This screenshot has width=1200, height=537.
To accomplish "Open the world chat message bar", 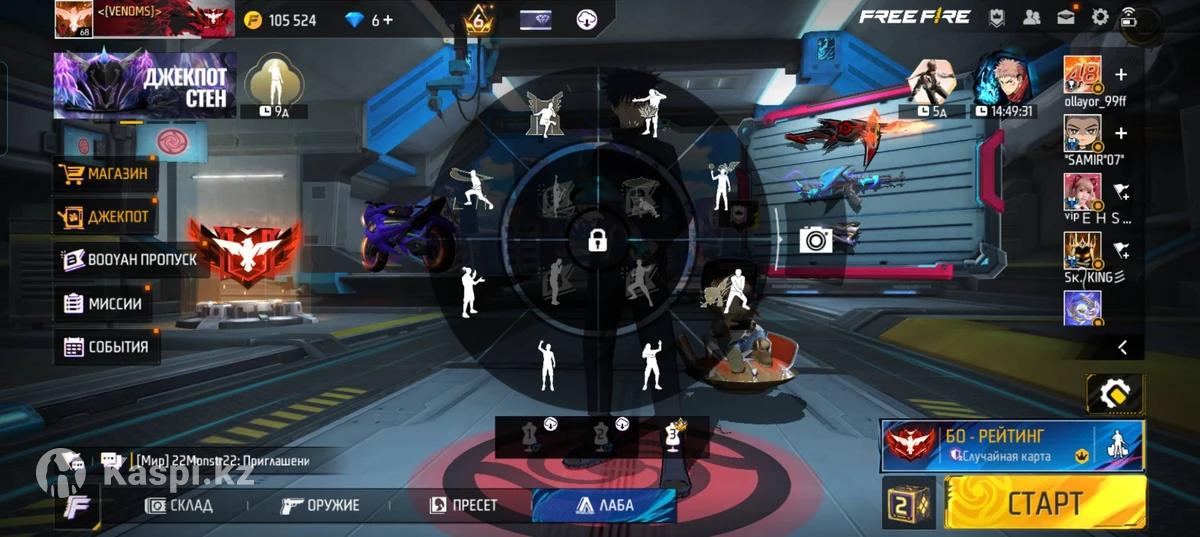I will (220, 460).
